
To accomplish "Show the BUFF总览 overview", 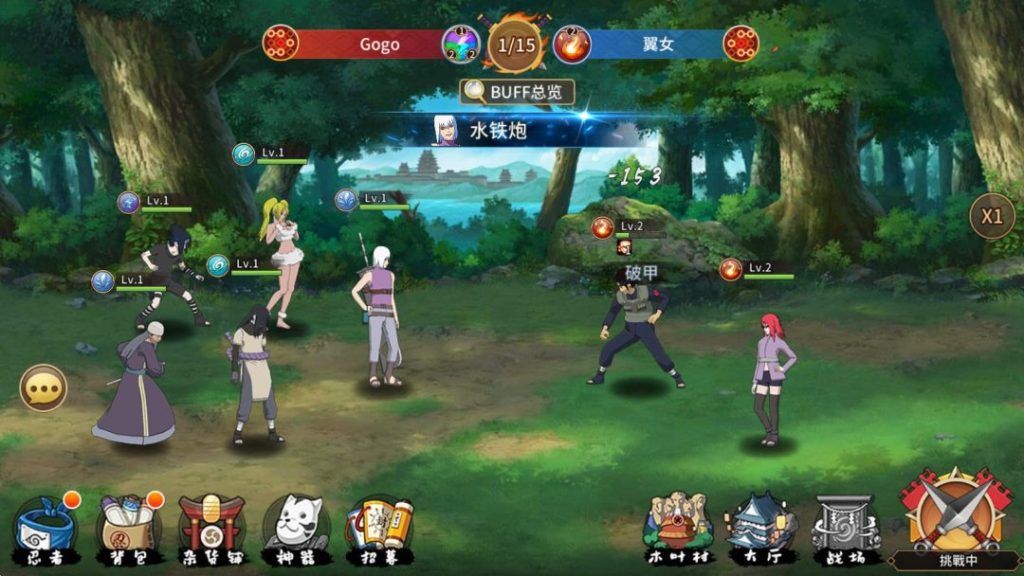I will [517, 92].
